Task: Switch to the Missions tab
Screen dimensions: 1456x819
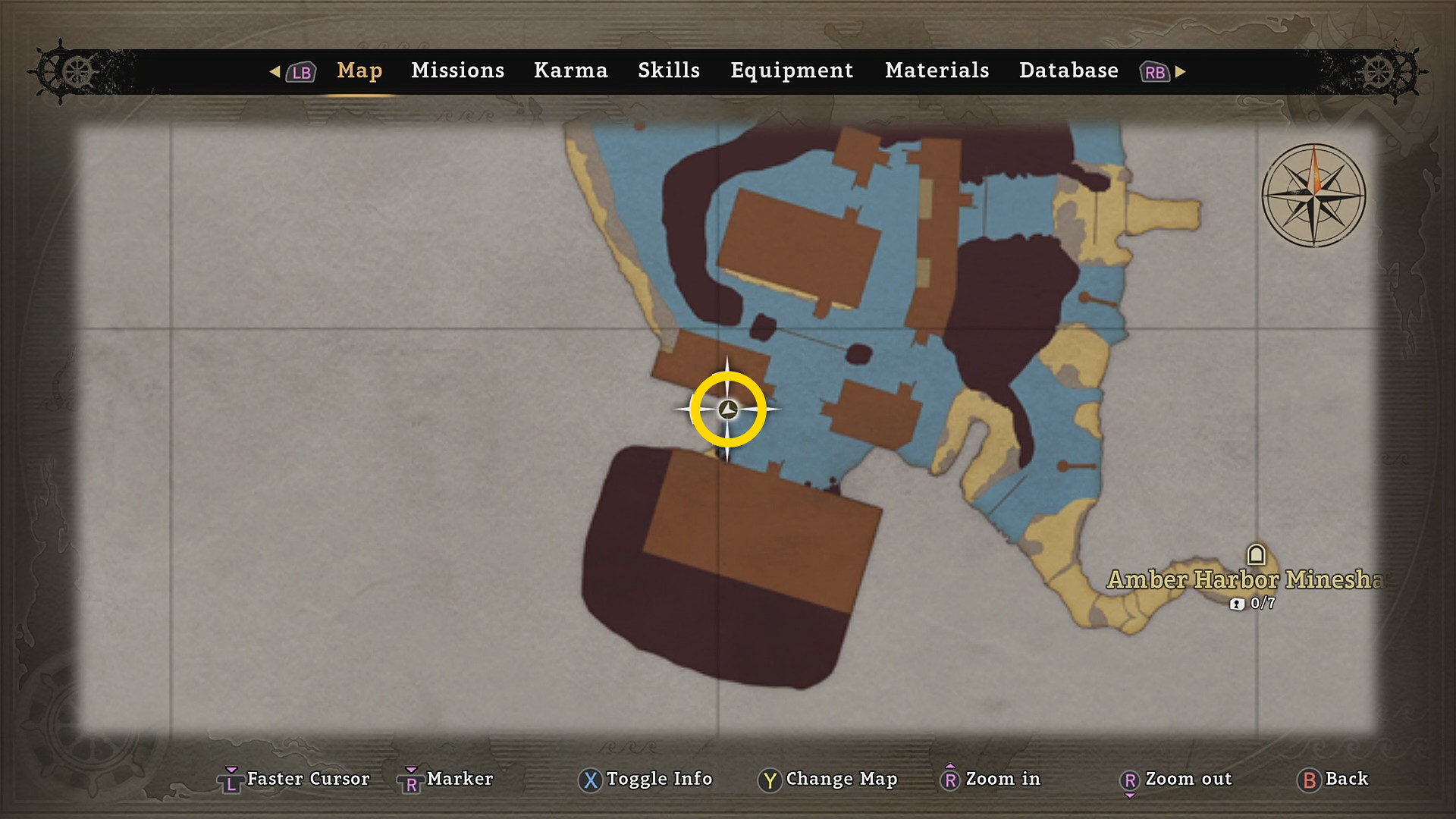Action: [x=457, y=71]
